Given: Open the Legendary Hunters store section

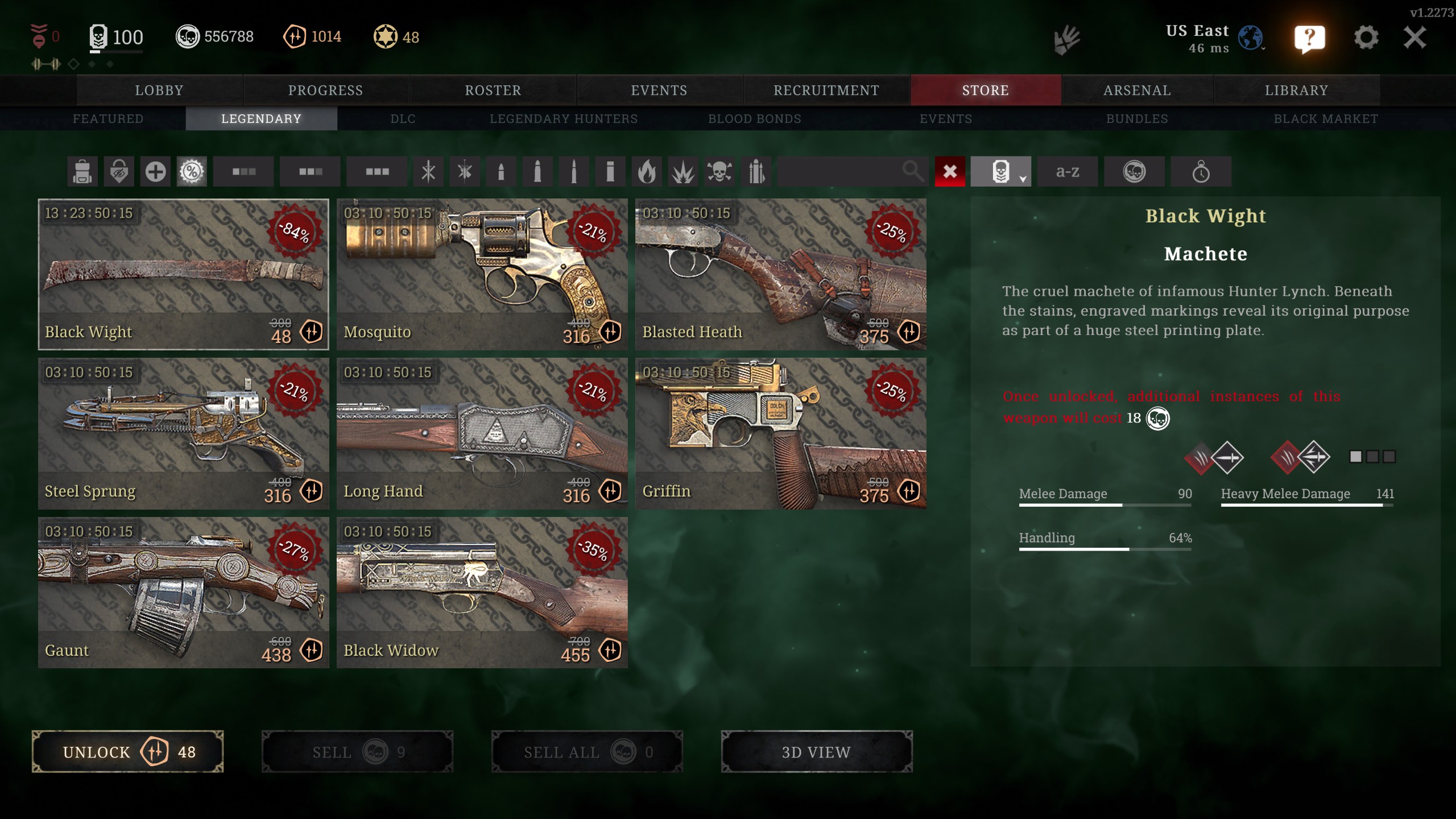Looking at the screenshot, I should pos(563,119).
